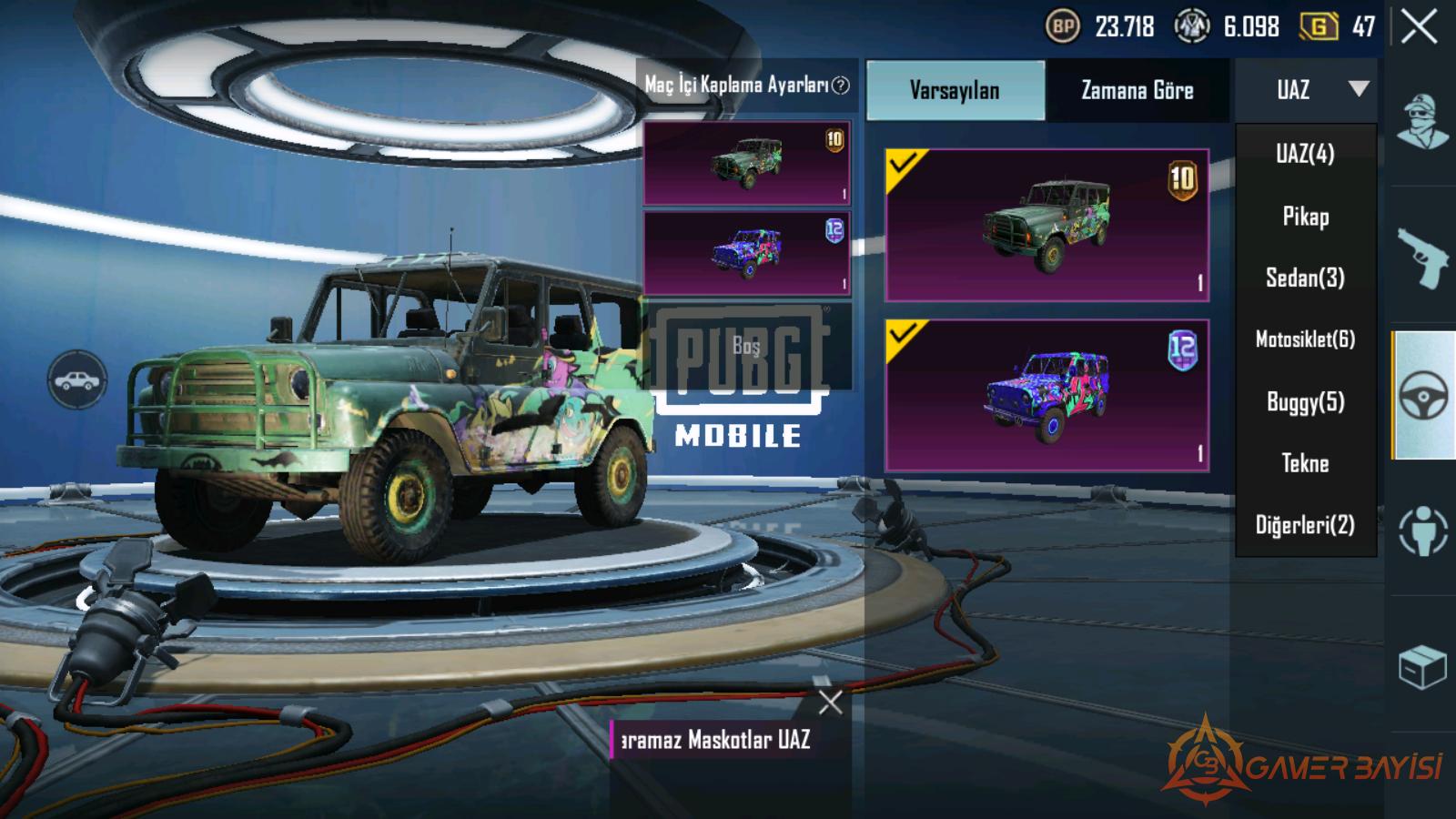
Task: Open the help for Maç İçi Kaplama Ayarları
Action: click(842, 86)
